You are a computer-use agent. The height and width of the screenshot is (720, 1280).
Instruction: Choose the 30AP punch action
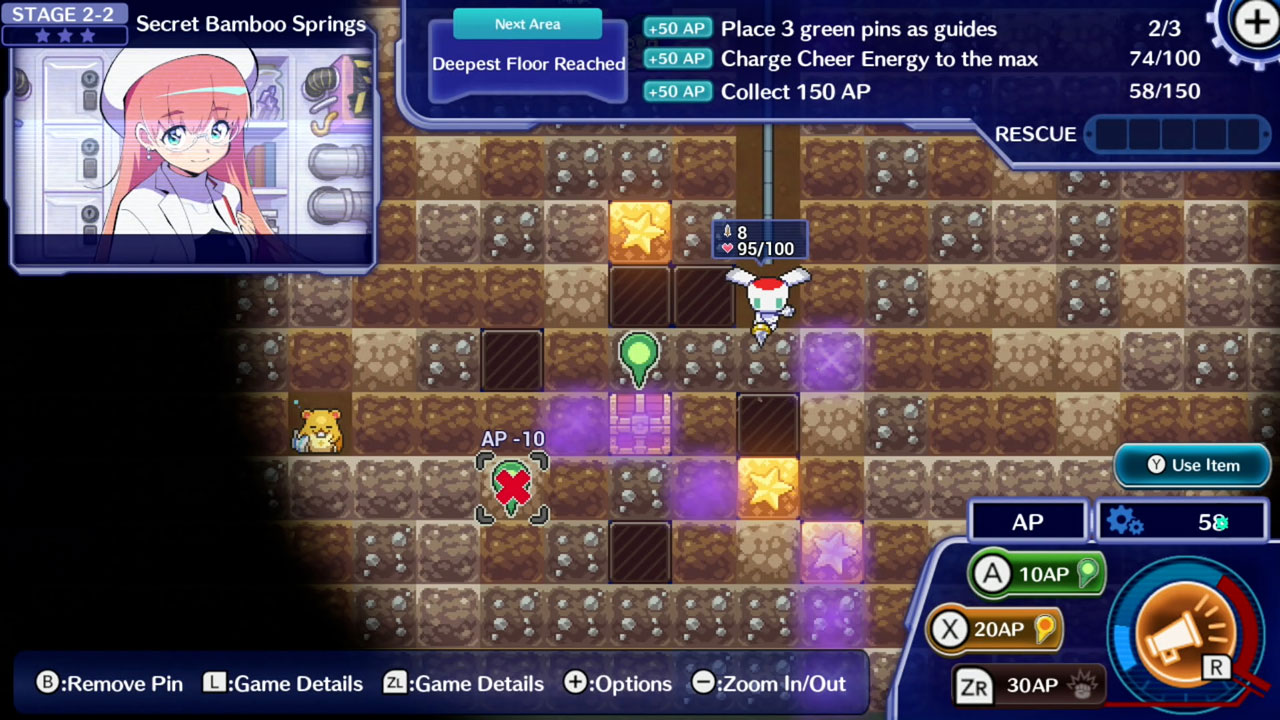tap(1030, 685)
